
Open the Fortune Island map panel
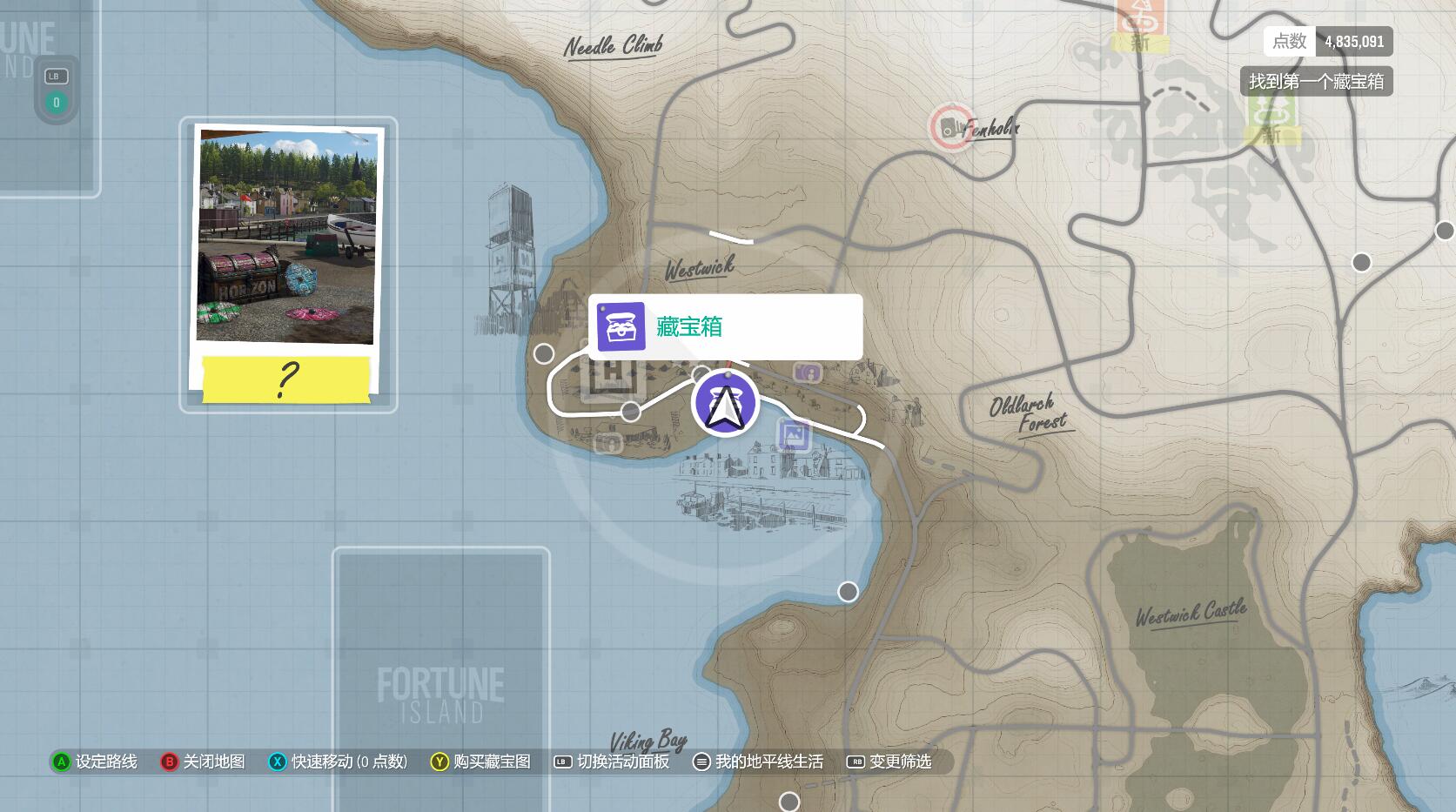[x=440, y=679]
